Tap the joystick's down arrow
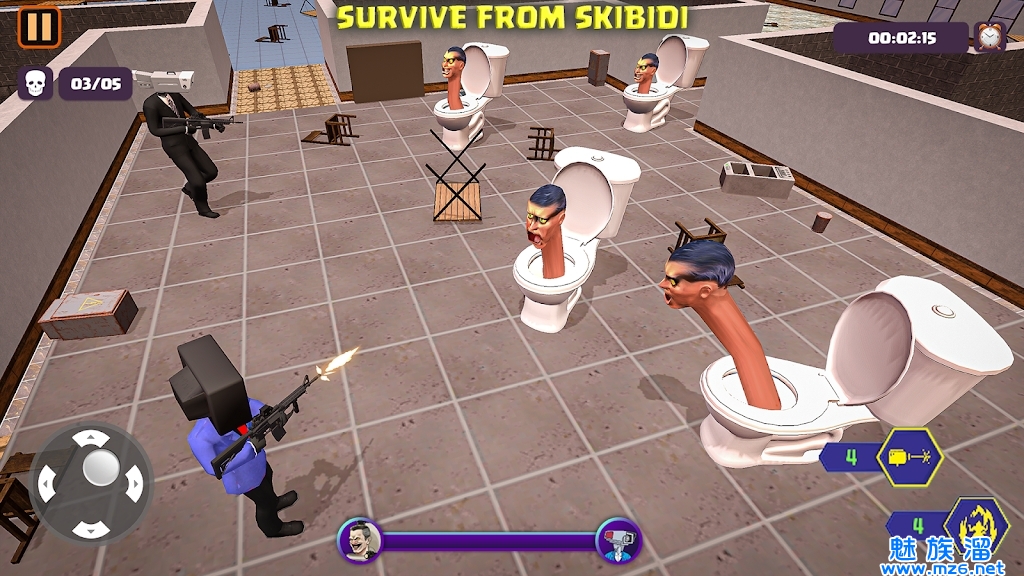The width and height of the screenshot is (1024, 576). coord(92,527)
